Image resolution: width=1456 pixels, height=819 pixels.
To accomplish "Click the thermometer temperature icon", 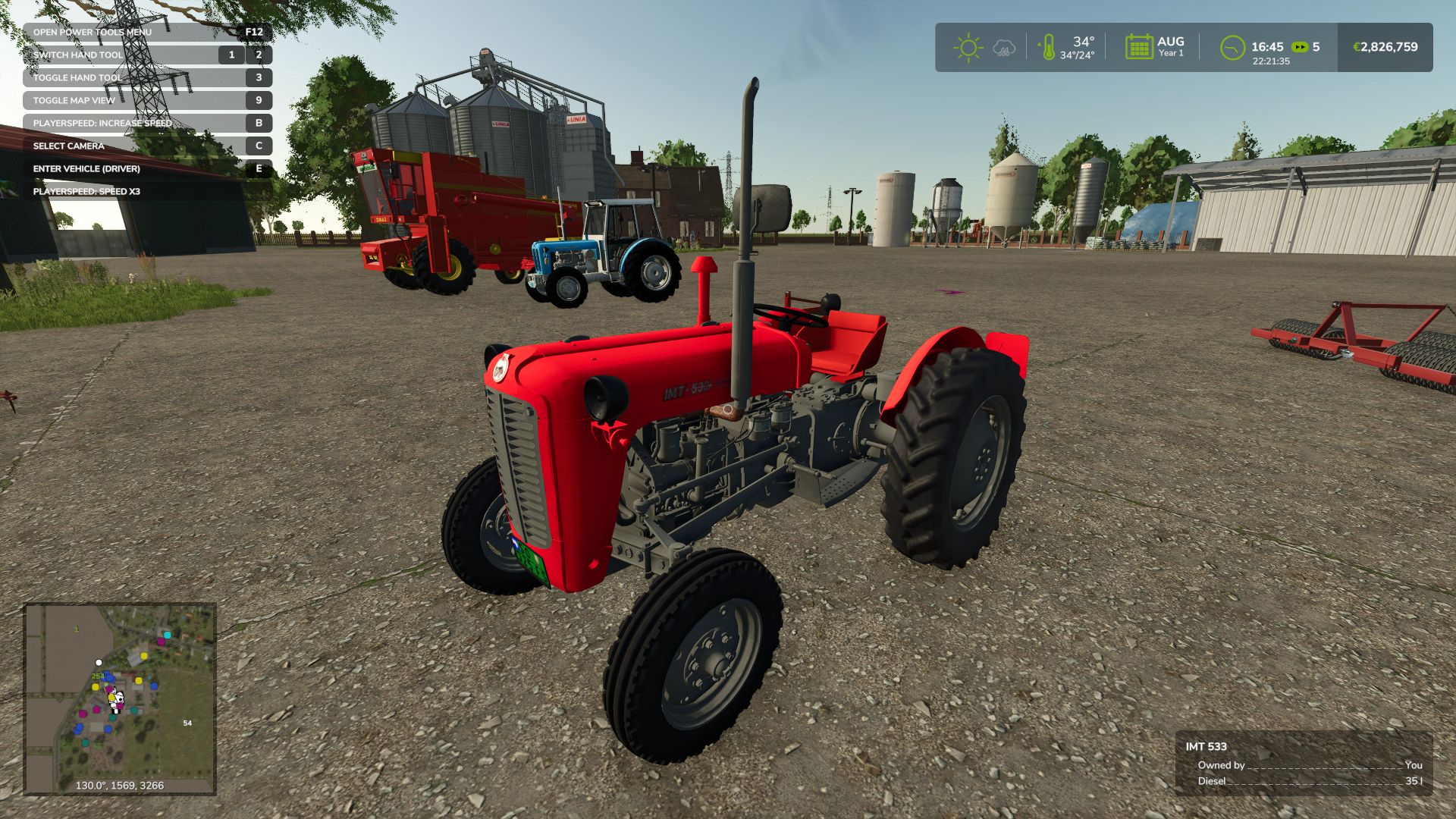I will point(1048,48).
